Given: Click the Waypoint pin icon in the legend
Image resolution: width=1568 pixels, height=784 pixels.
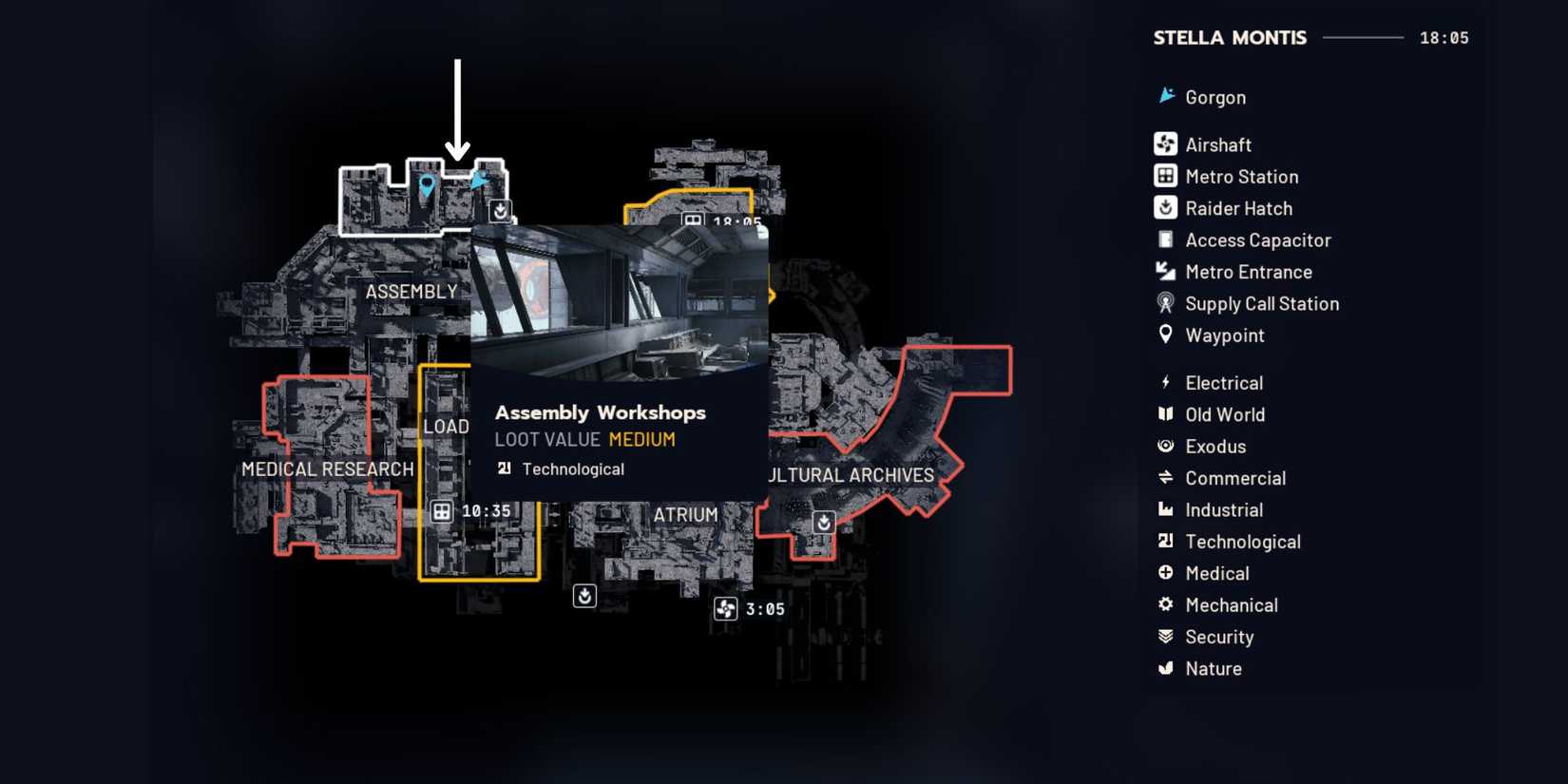Looking at the screenshot, I should [1165, 335].
